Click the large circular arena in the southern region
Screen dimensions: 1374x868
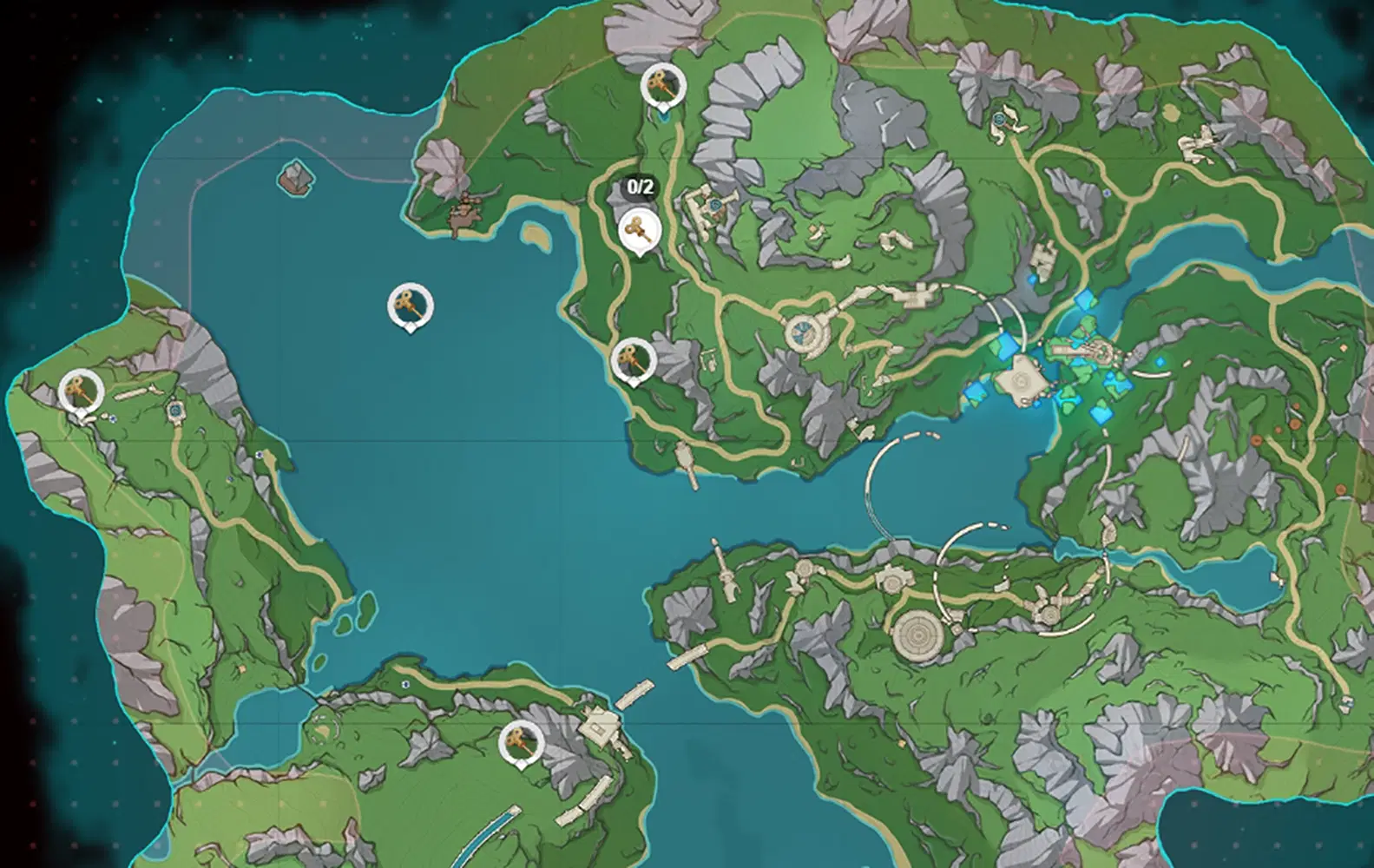[916, 634]
